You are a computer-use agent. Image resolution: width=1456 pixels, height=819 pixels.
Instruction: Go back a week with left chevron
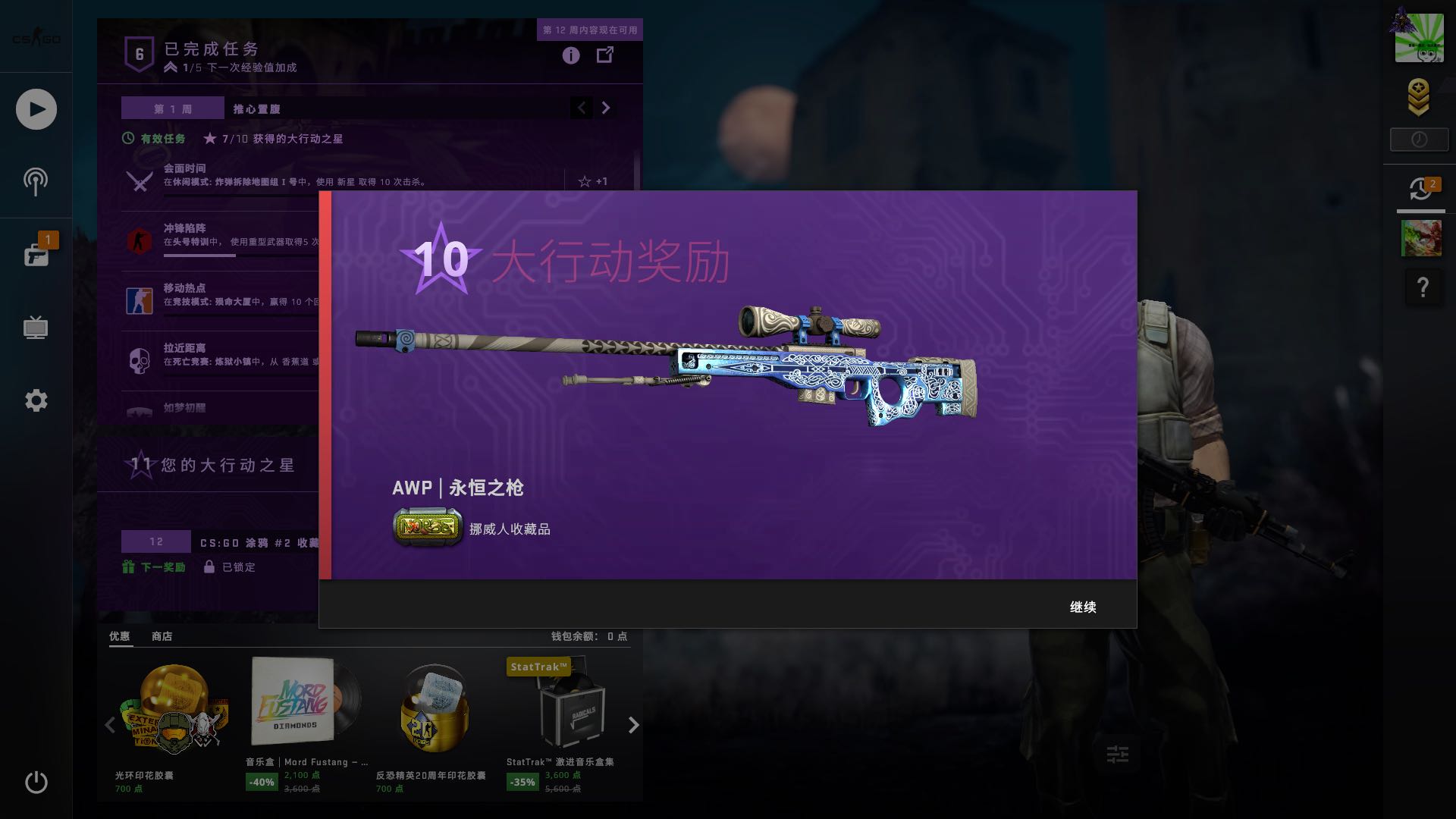click(582, 108)
